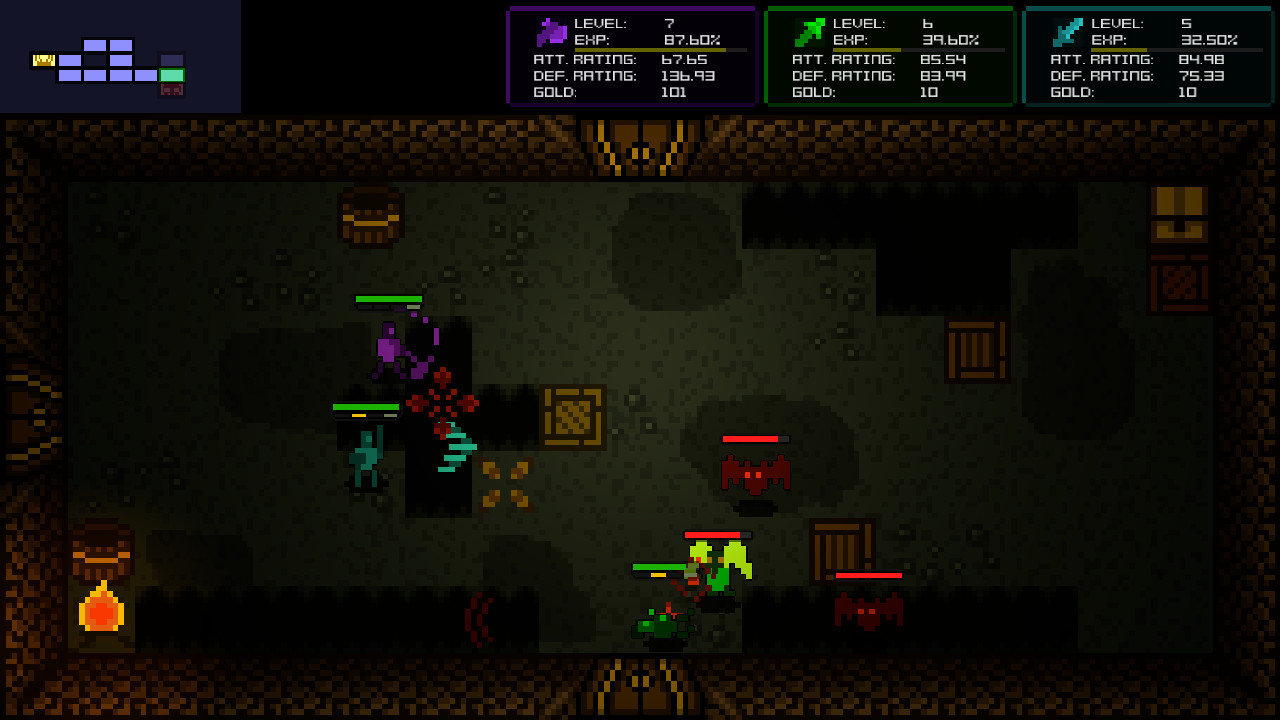Viewport: 1280px width, 720px height.
Task: Click the barrel near the top of the room
Action: coord(371,219)
